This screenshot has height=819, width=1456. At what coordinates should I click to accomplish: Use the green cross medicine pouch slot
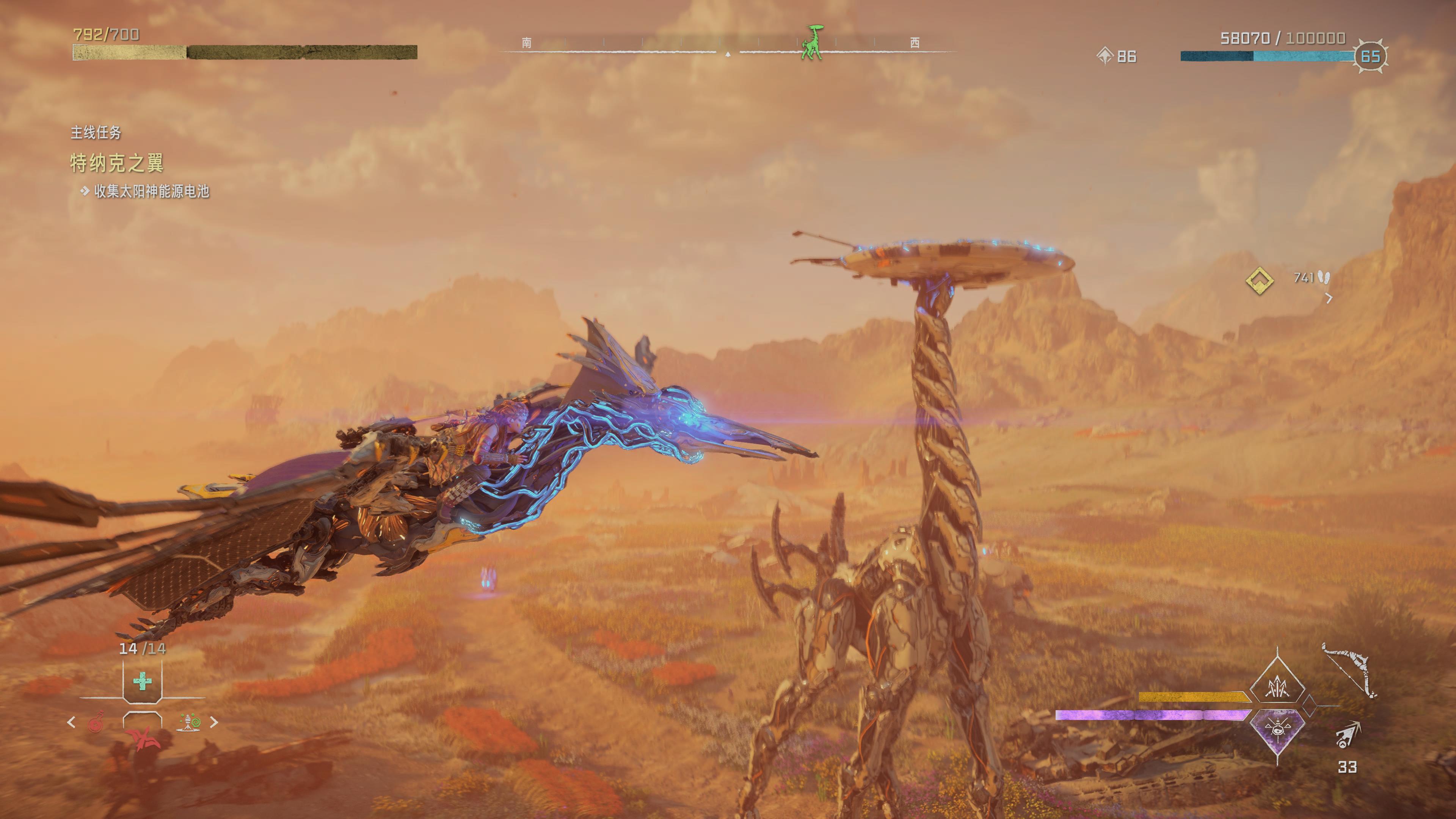(x=143, y=681)
